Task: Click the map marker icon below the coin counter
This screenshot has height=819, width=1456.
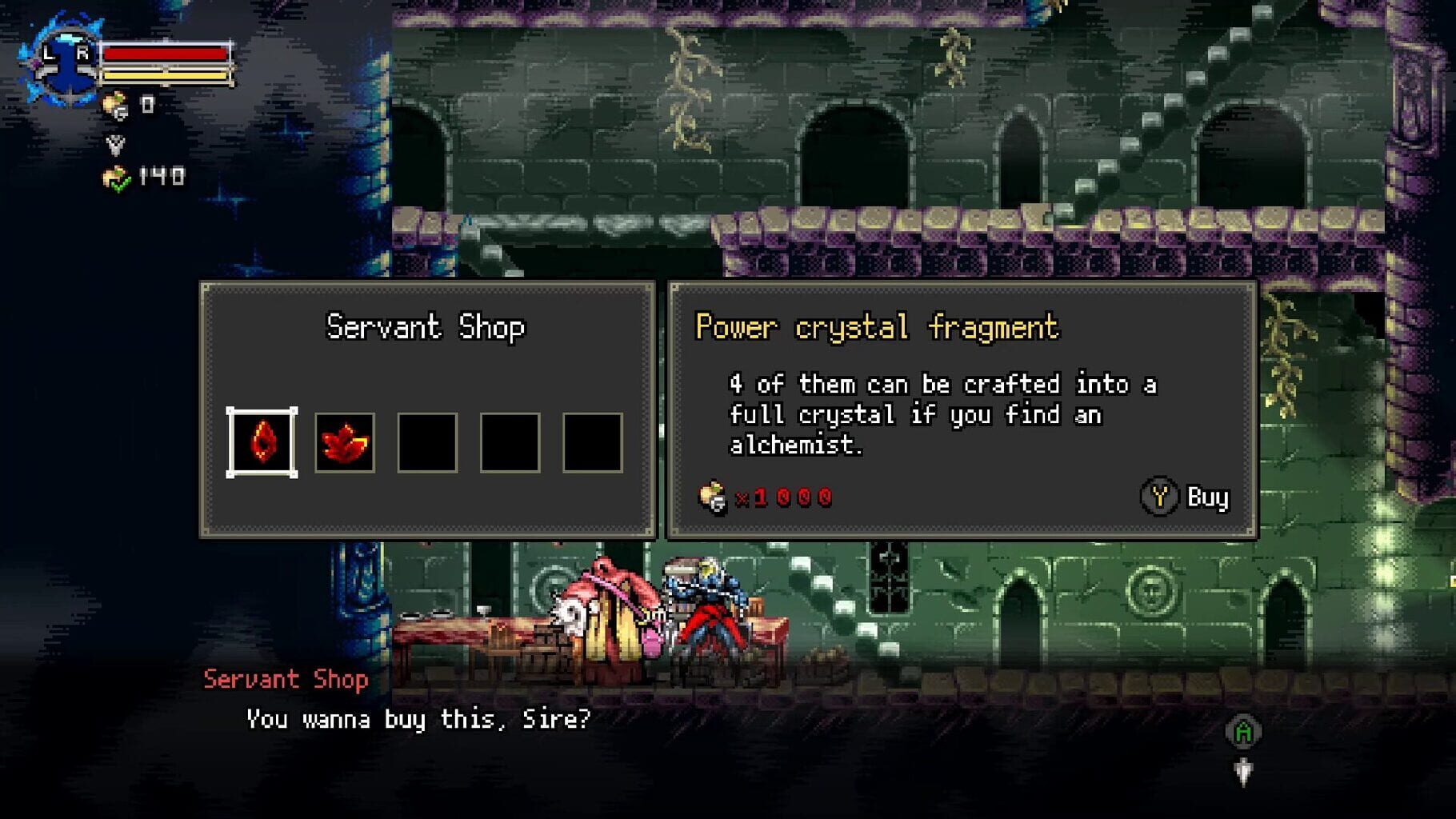Action: pos(114,144)
